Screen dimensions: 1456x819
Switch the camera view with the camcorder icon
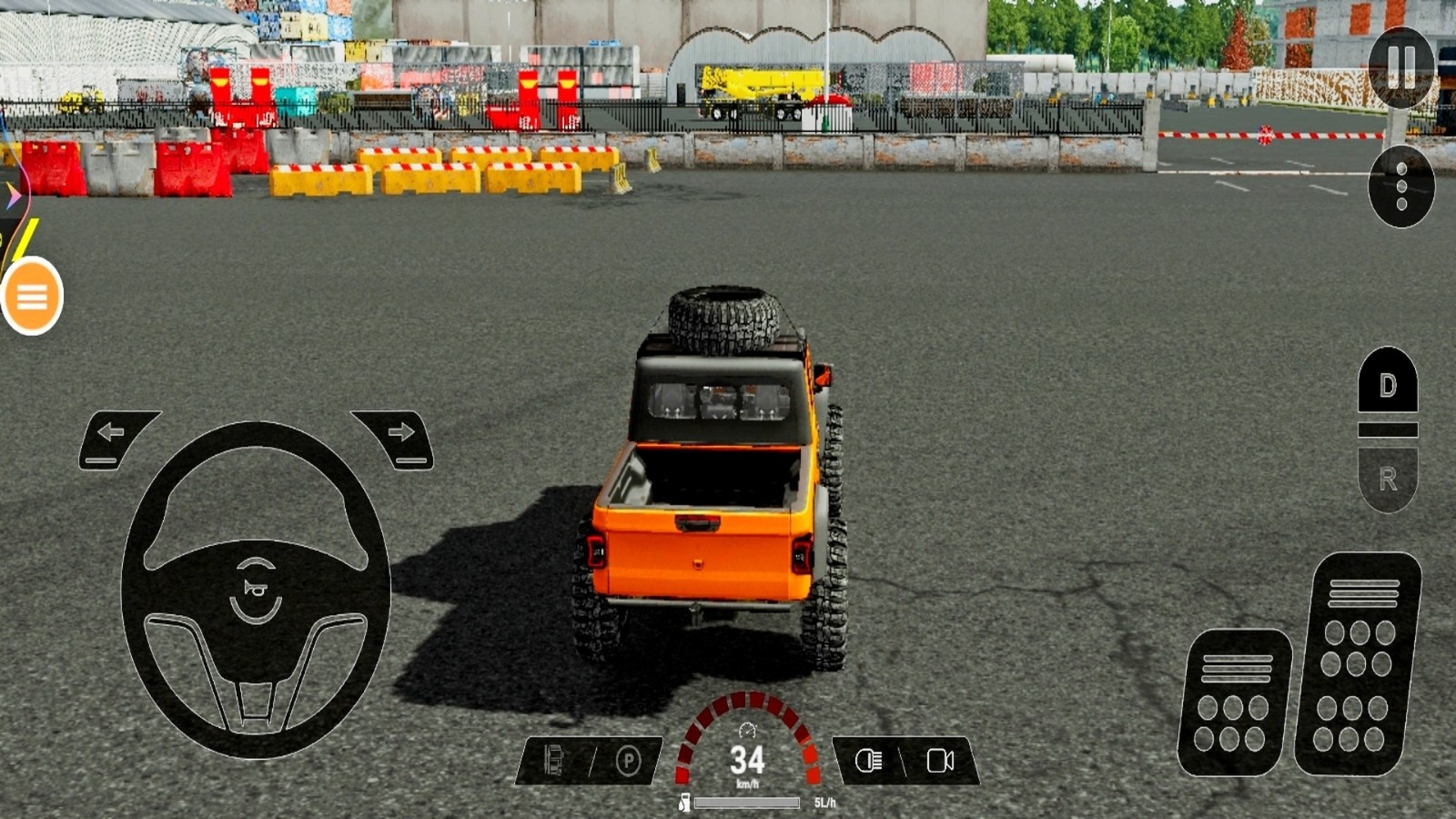[940, 761]
